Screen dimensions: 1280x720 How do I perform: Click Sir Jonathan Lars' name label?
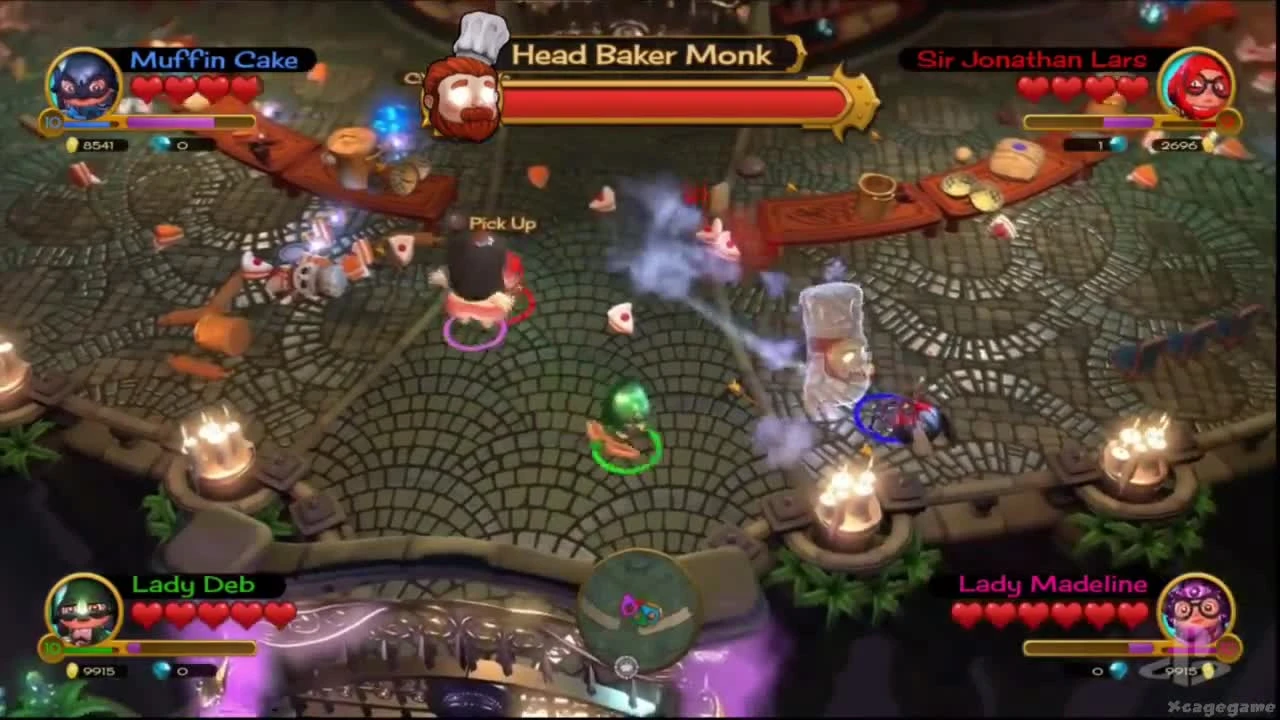1030,60
